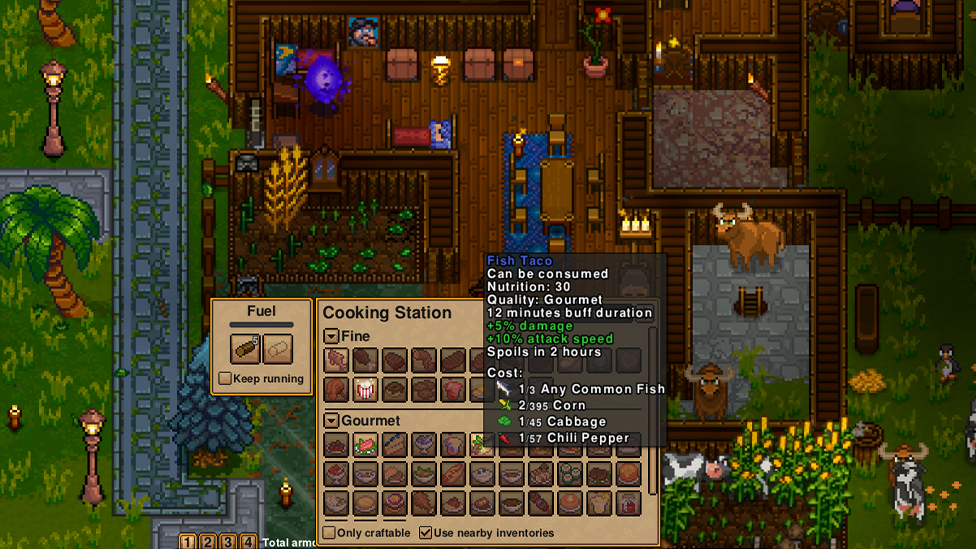Toggle the Keep running checkbox
The image size is (976, 549).
click(x=225, y=379)
